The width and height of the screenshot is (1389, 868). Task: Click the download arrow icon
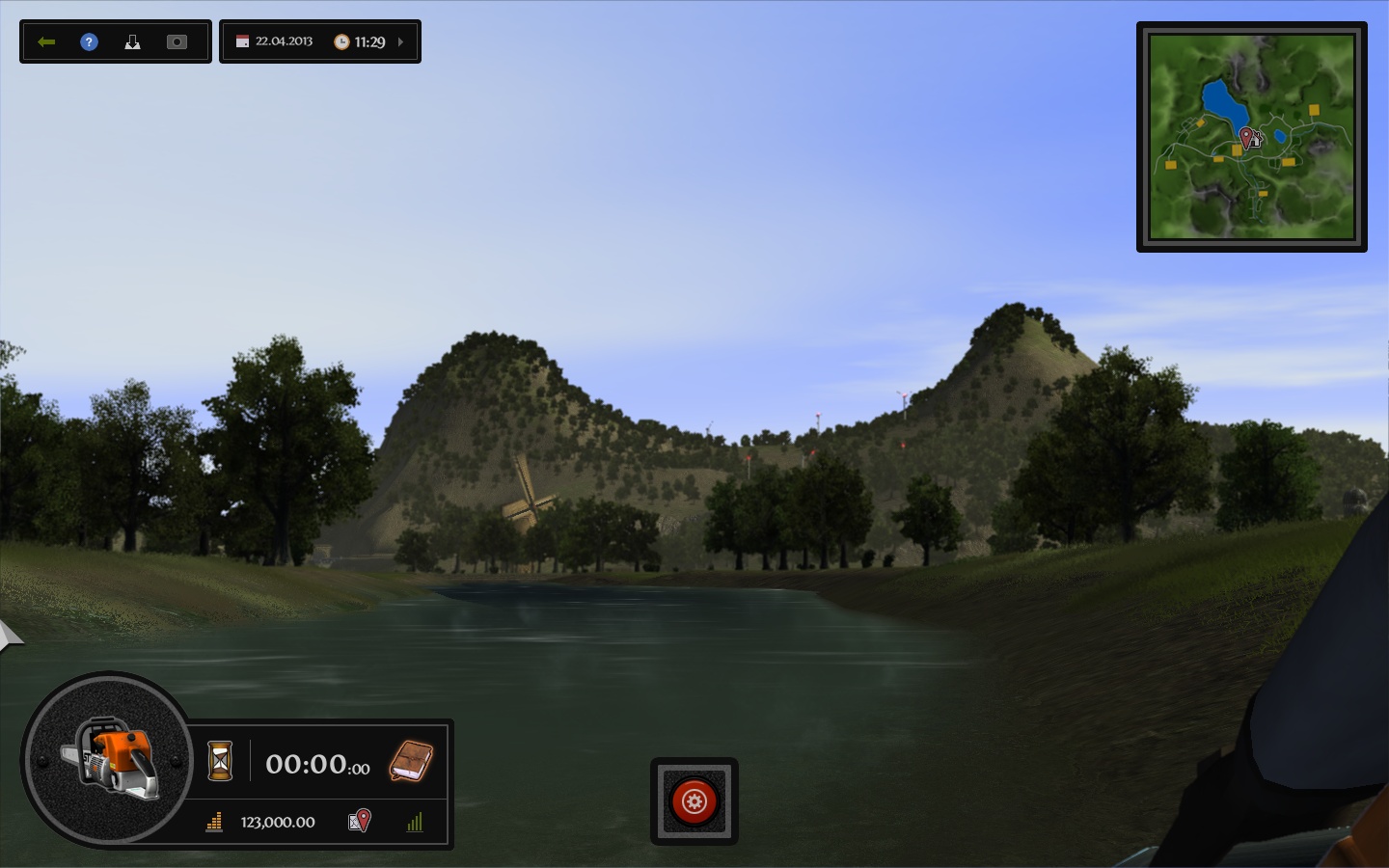[132, 41]
